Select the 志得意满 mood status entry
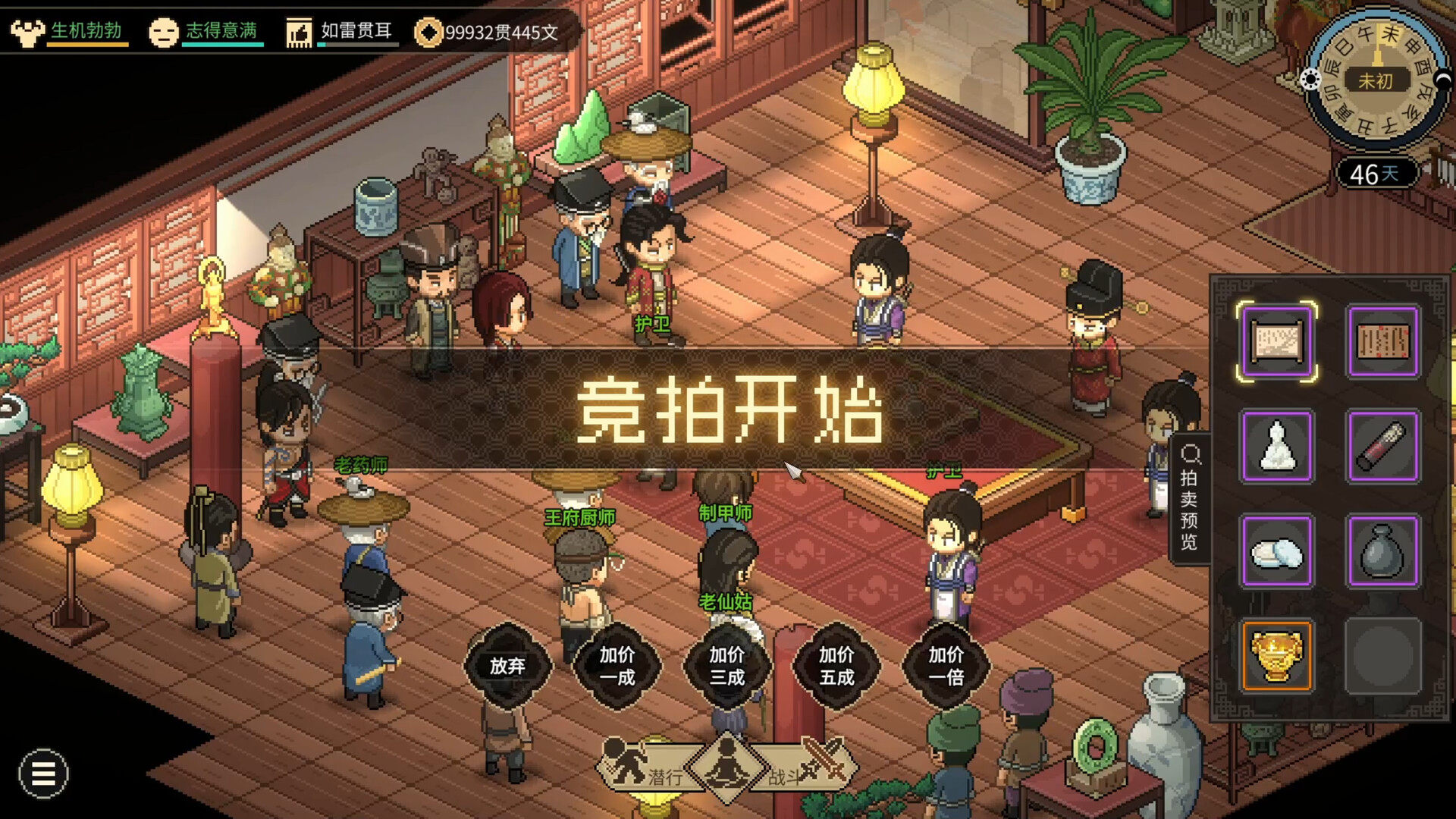Viewport: 1456px width, 819px height. (222, 32)
